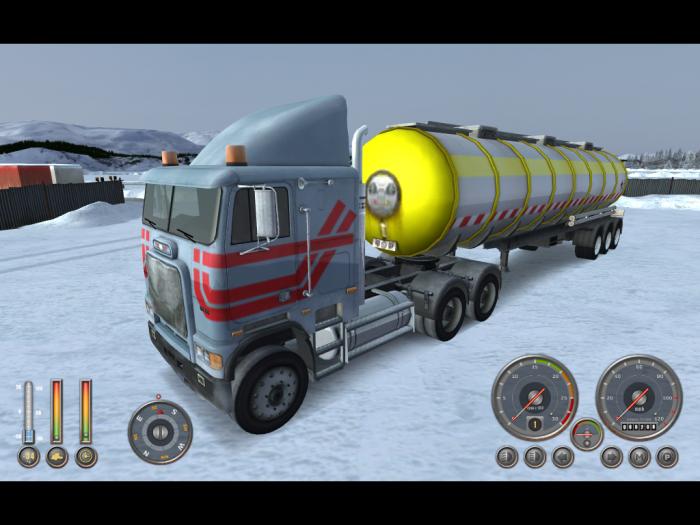Click the round M button

(639, 457)
